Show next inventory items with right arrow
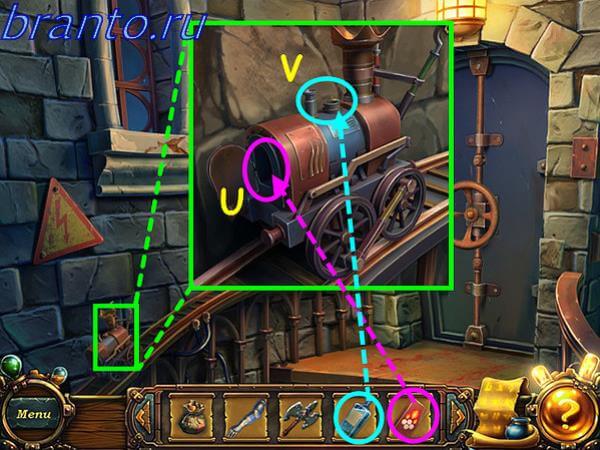The width and height of the screenshot is (600, 450). (x=455, y=414)
